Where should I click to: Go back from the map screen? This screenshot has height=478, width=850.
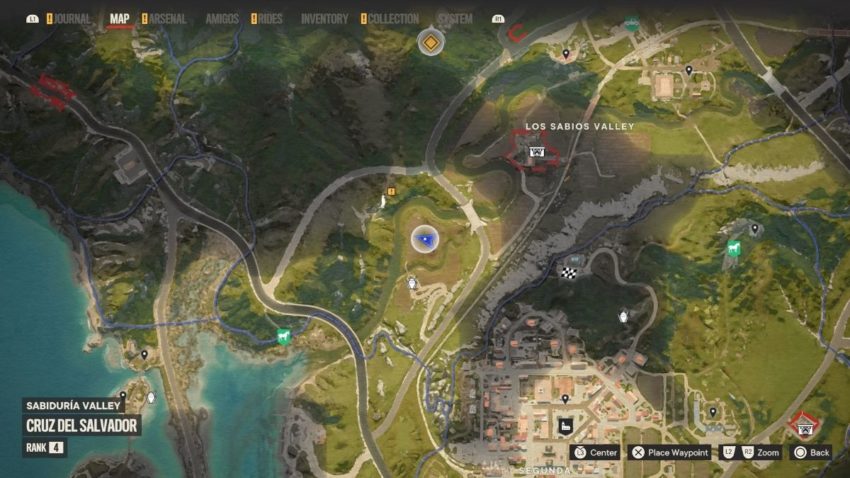point(813,452)
